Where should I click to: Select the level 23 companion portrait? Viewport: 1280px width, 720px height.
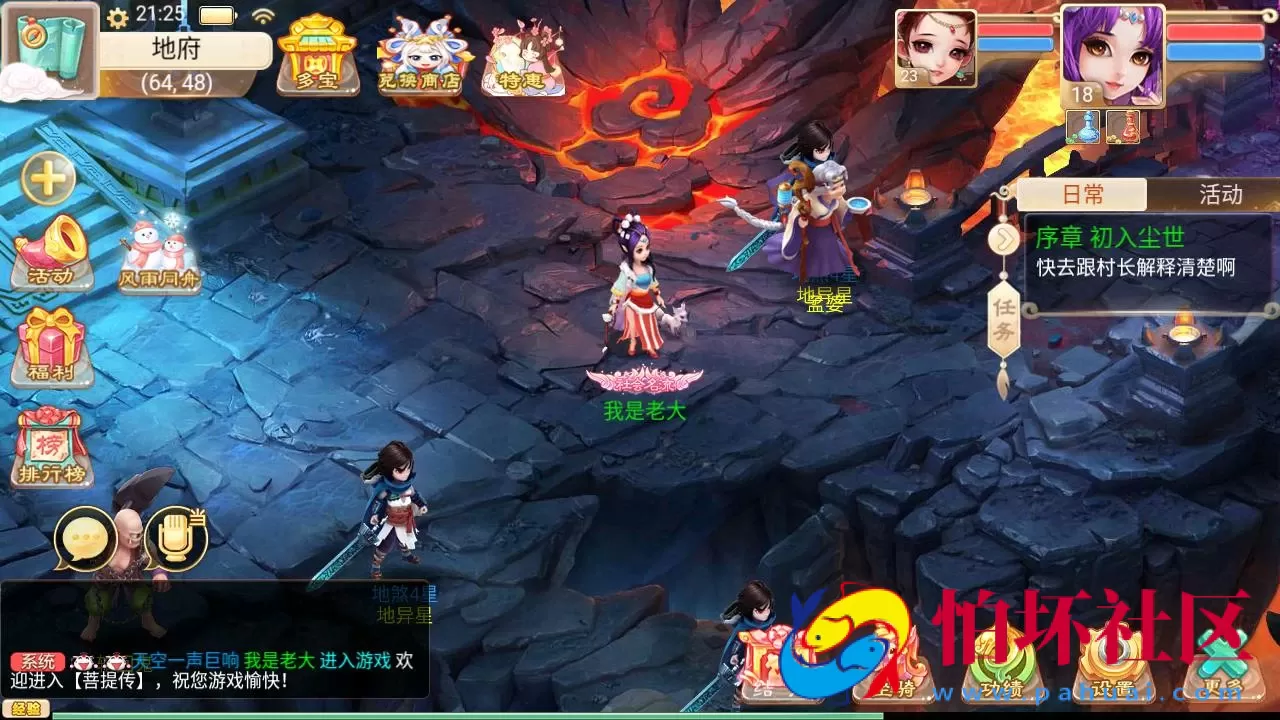coord(935,48)
